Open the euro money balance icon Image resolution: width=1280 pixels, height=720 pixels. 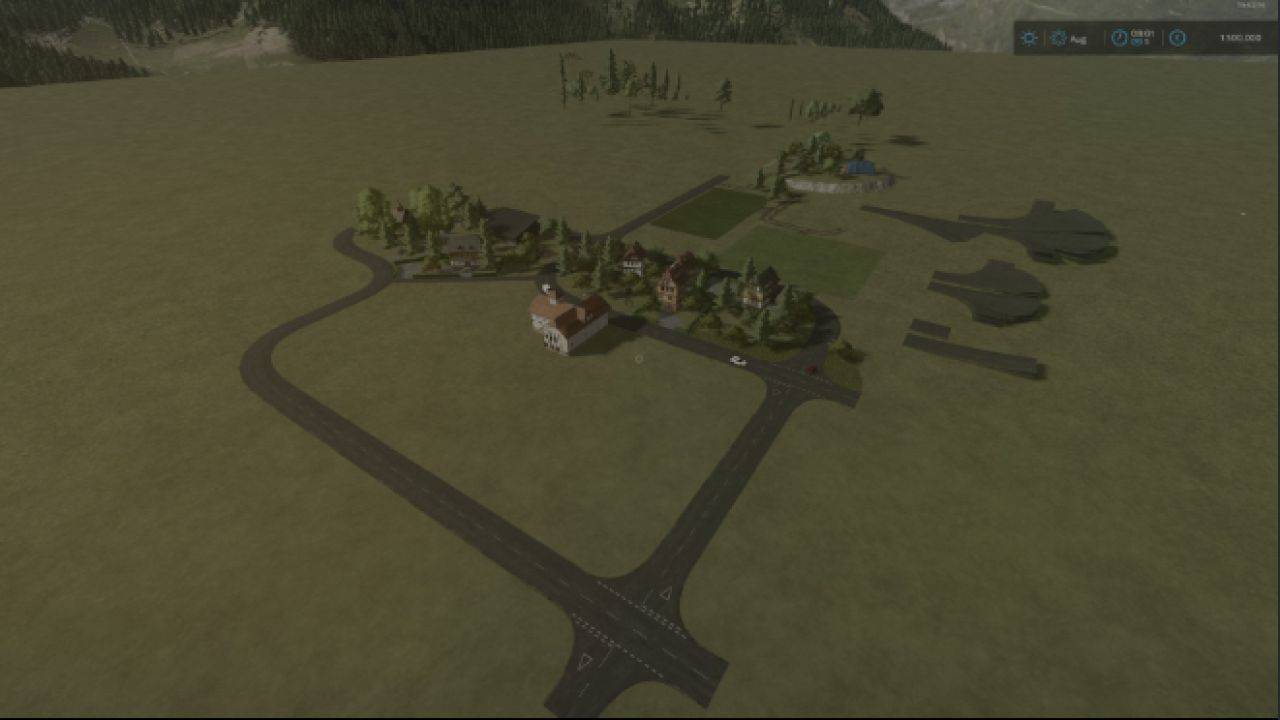(1177, 38)
